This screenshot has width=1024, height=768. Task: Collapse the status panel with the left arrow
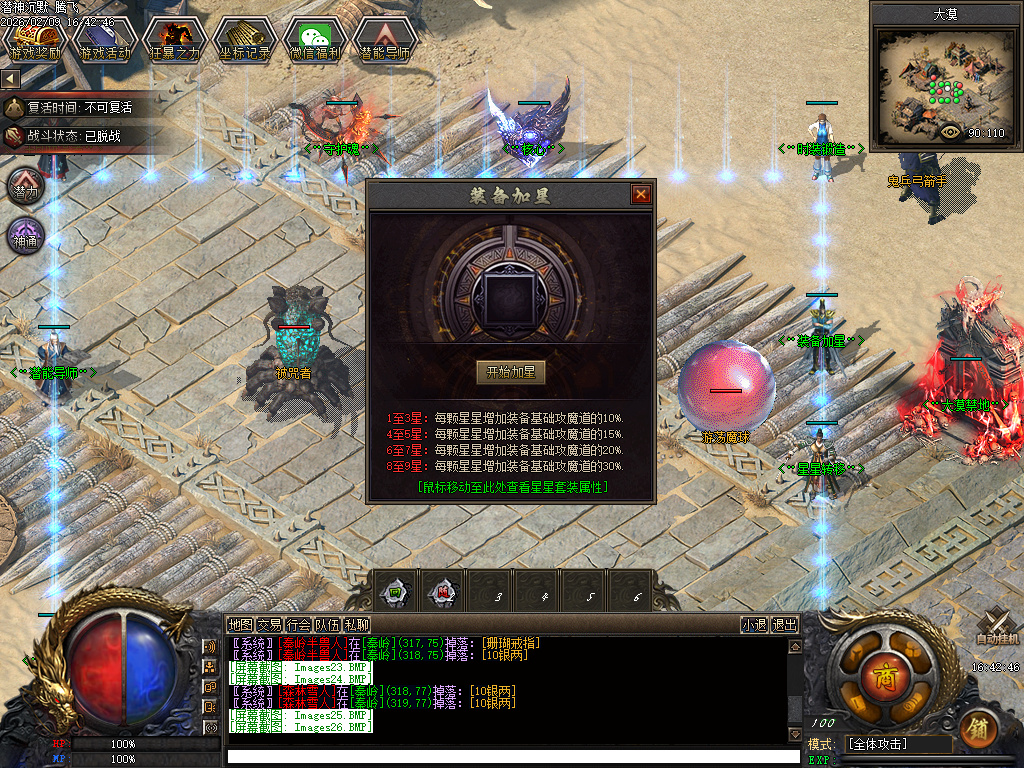coord(10,78)
